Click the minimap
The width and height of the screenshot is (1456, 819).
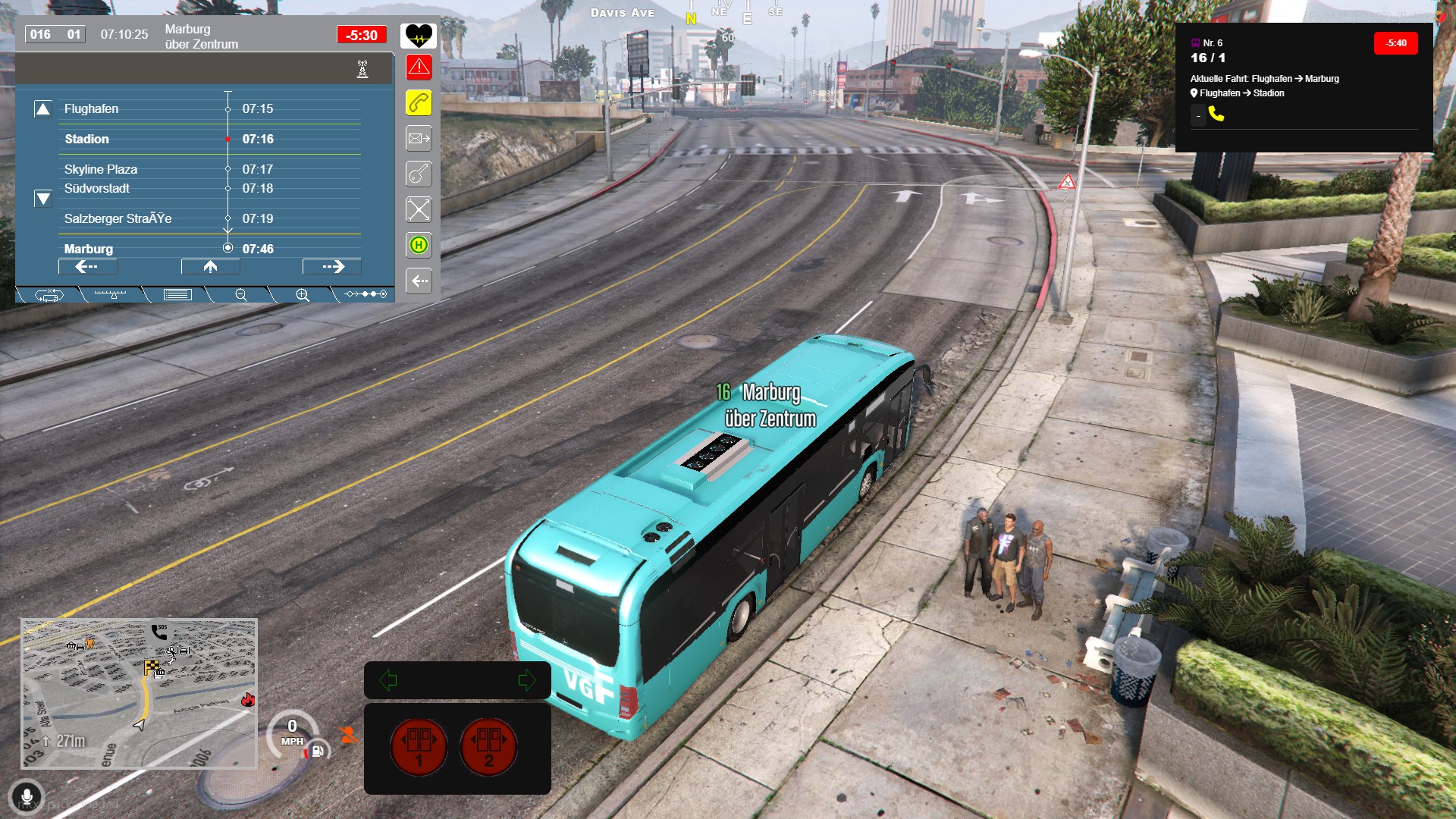pyautogui.click(x=139, y=693)
